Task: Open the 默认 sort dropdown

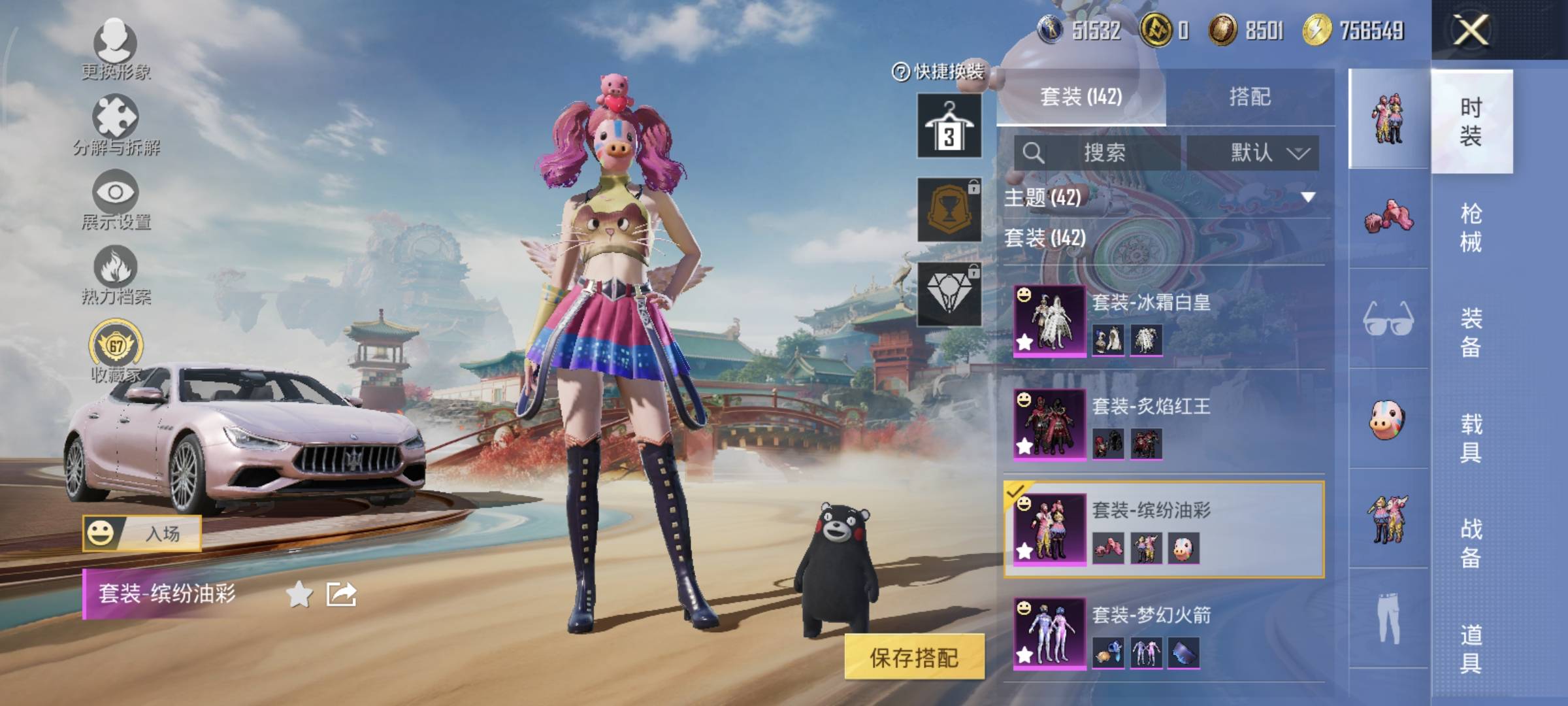Action: (x=1253, y=153)
